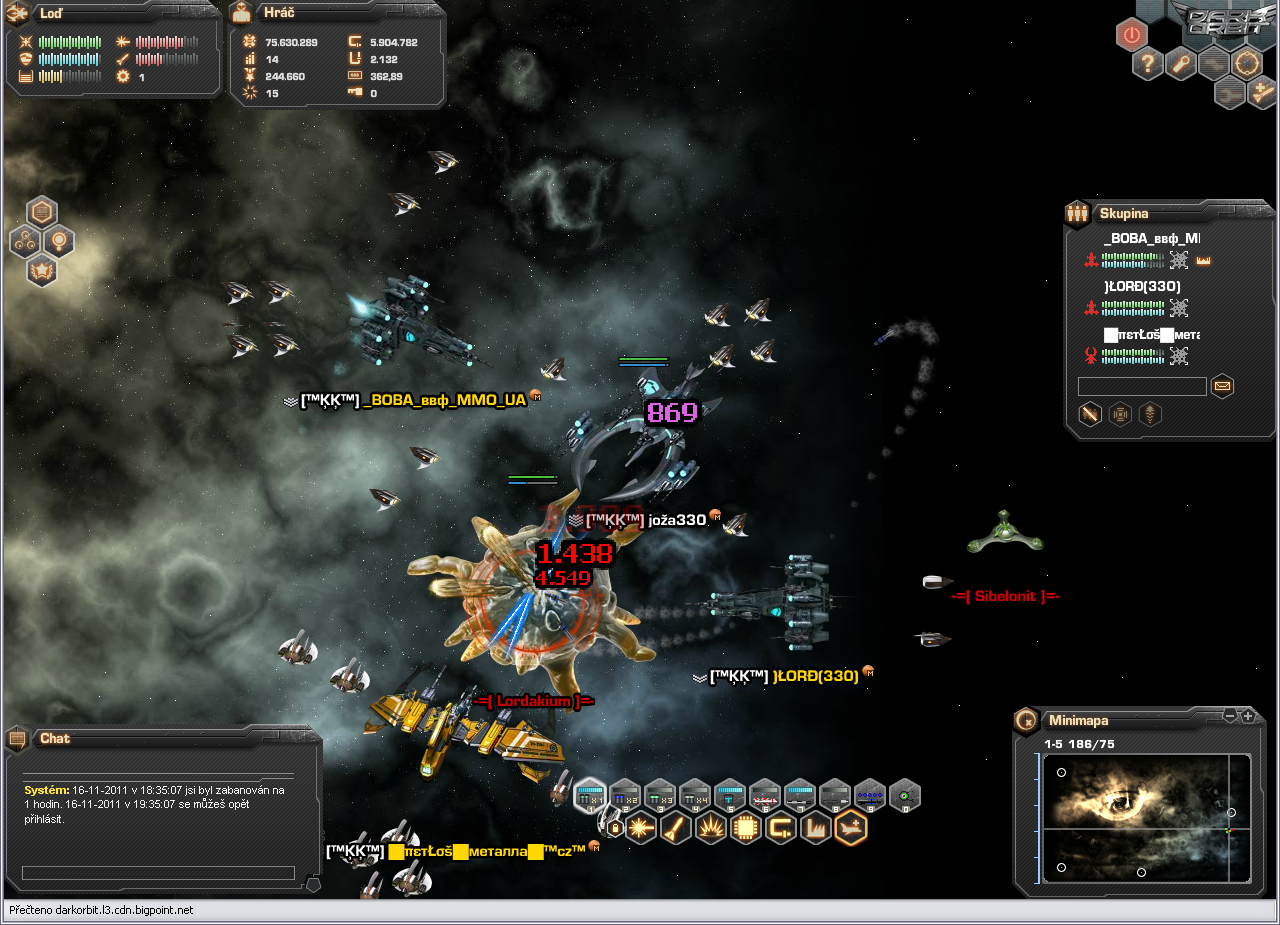Zoom in the minimap with plus button

pos(1248,716)
